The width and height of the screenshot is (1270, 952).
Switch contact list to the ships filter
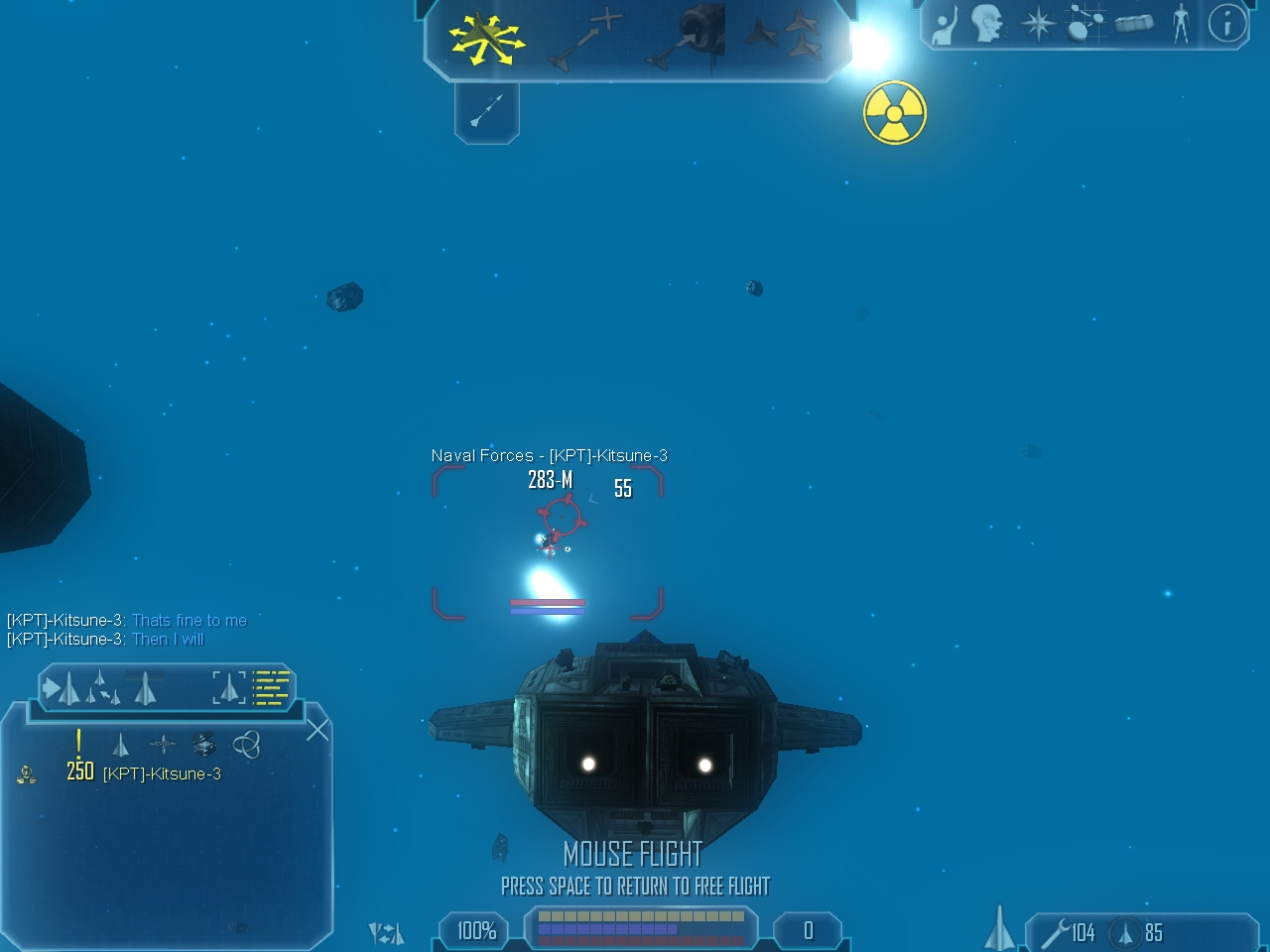[121, 745]
